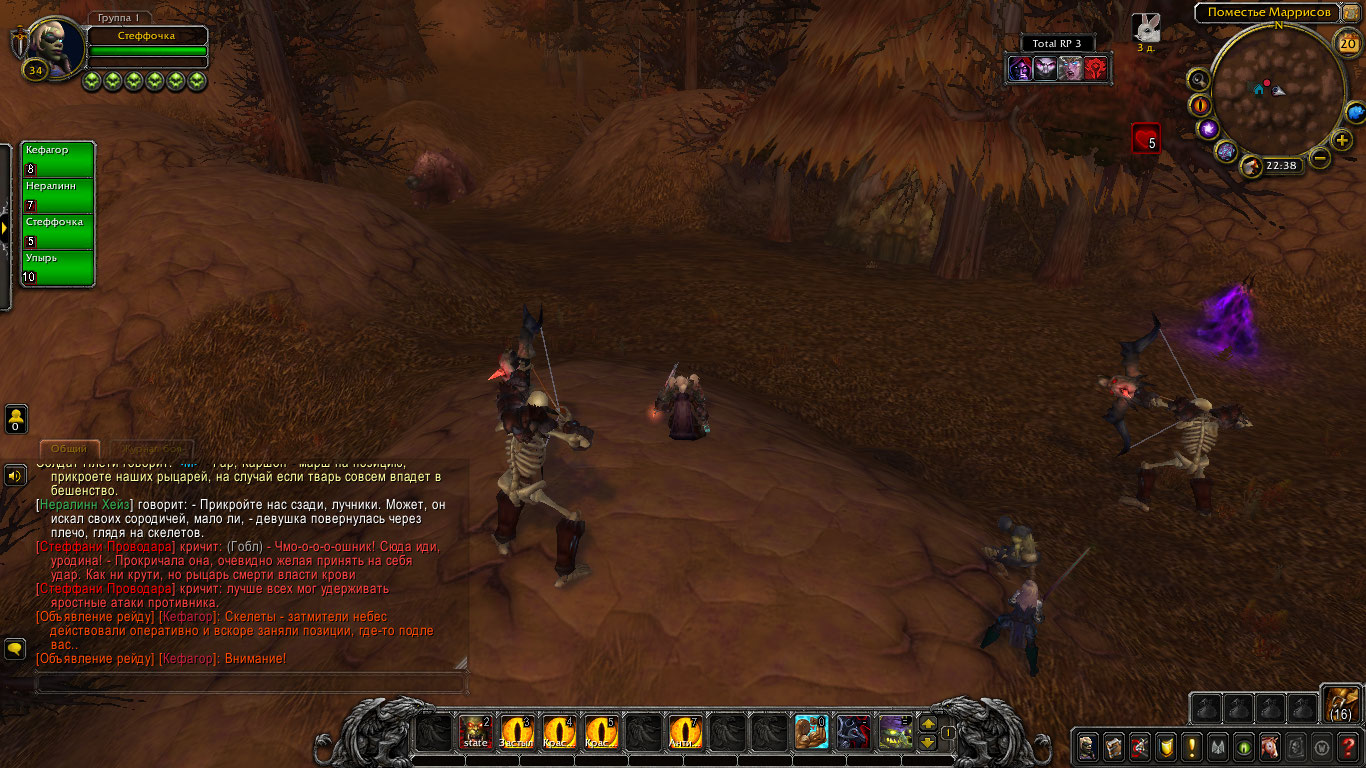Open the world map button beside zone name
This screenshot has height=768, width=1366.
(x=1351, y=13)
